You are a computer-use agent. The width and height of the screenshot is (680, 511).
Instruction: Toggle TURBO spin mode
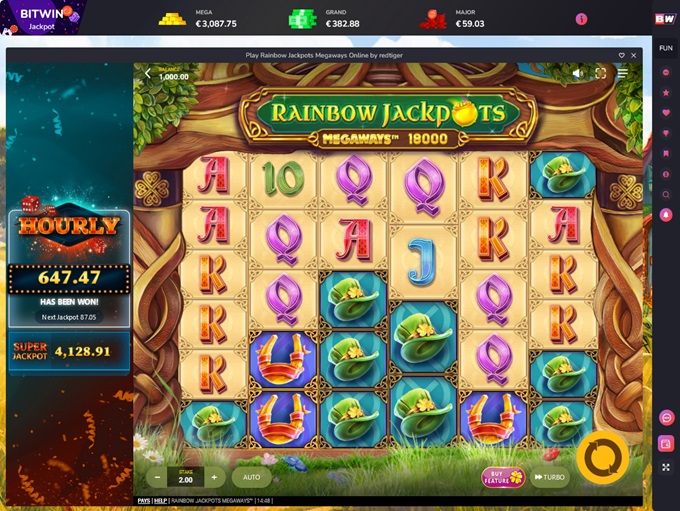549,477
